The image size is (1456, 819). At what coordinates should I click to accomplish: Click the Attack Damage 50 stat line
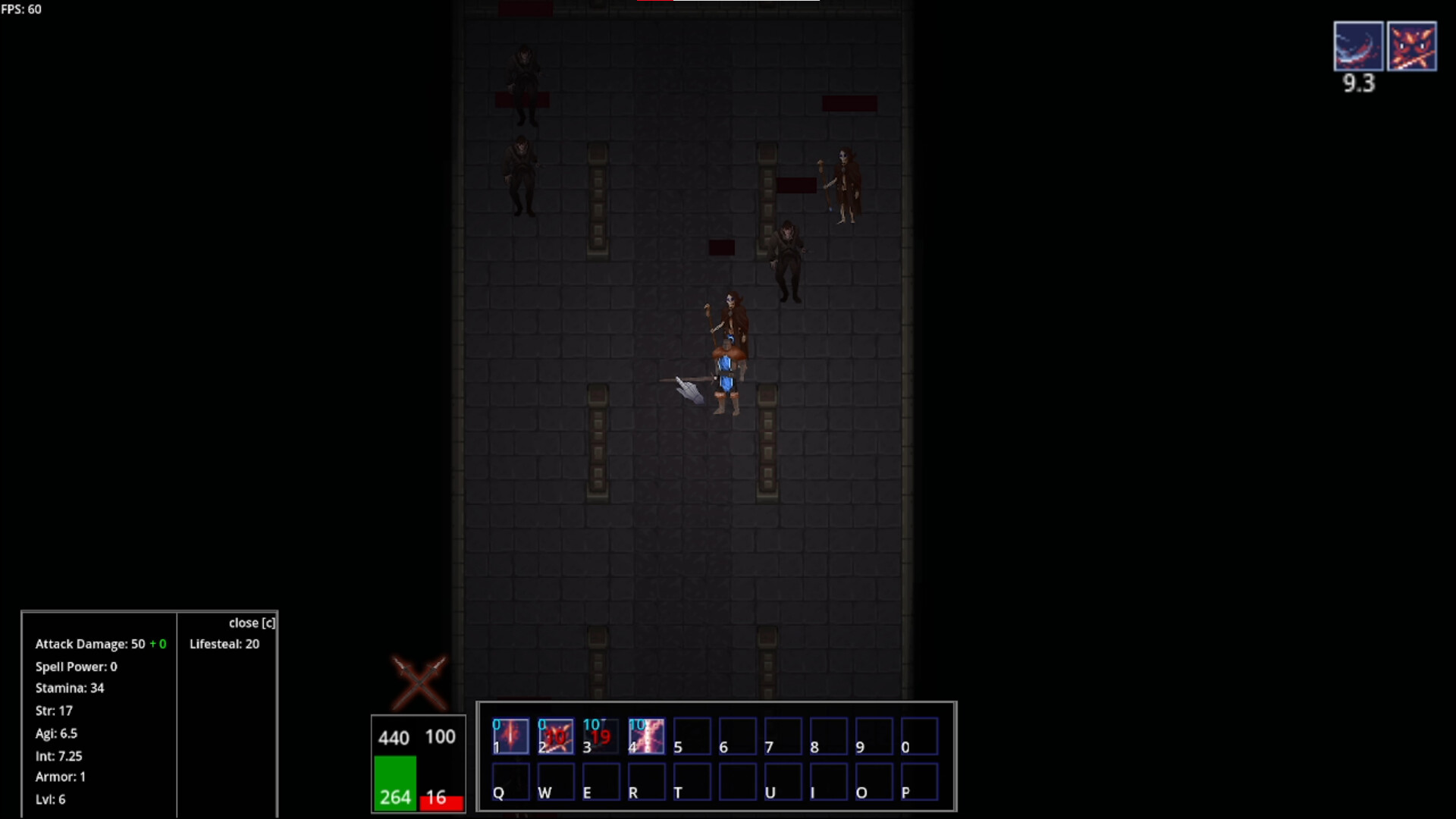point(101,644)
